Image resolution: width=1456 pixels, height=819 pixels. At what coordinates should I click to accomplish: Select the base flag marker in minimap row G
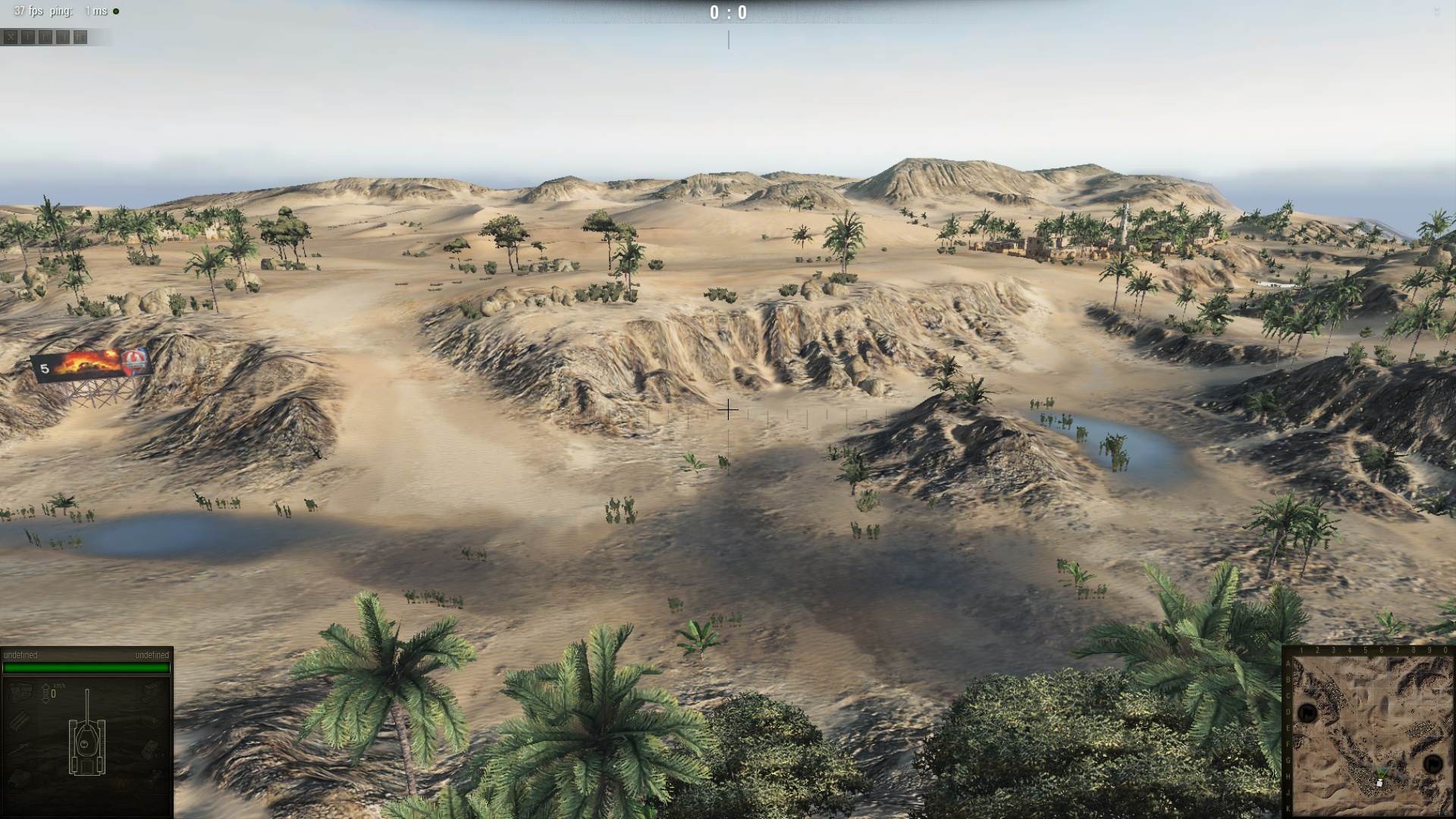pyautogui.click(x=1432, y=764)
